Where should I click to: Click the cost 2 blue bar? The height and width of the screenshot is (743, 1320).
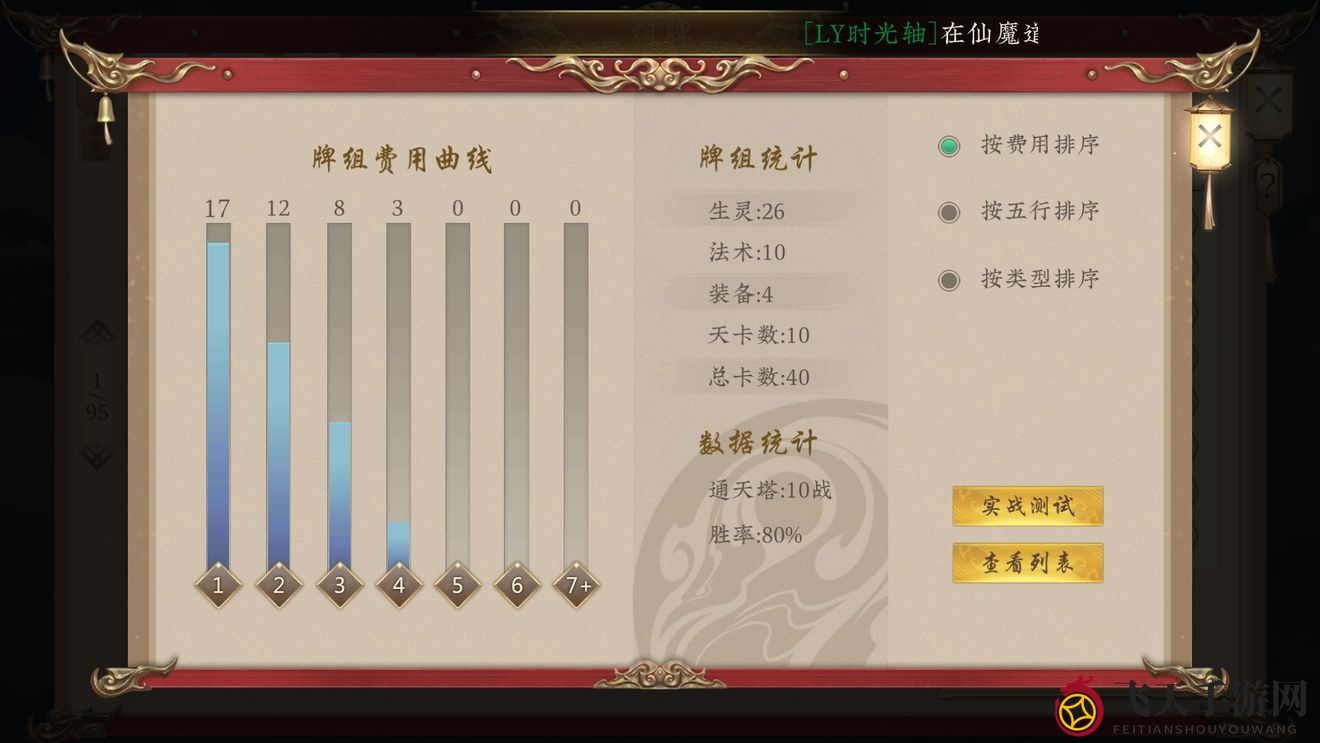(x=278, y=450)
